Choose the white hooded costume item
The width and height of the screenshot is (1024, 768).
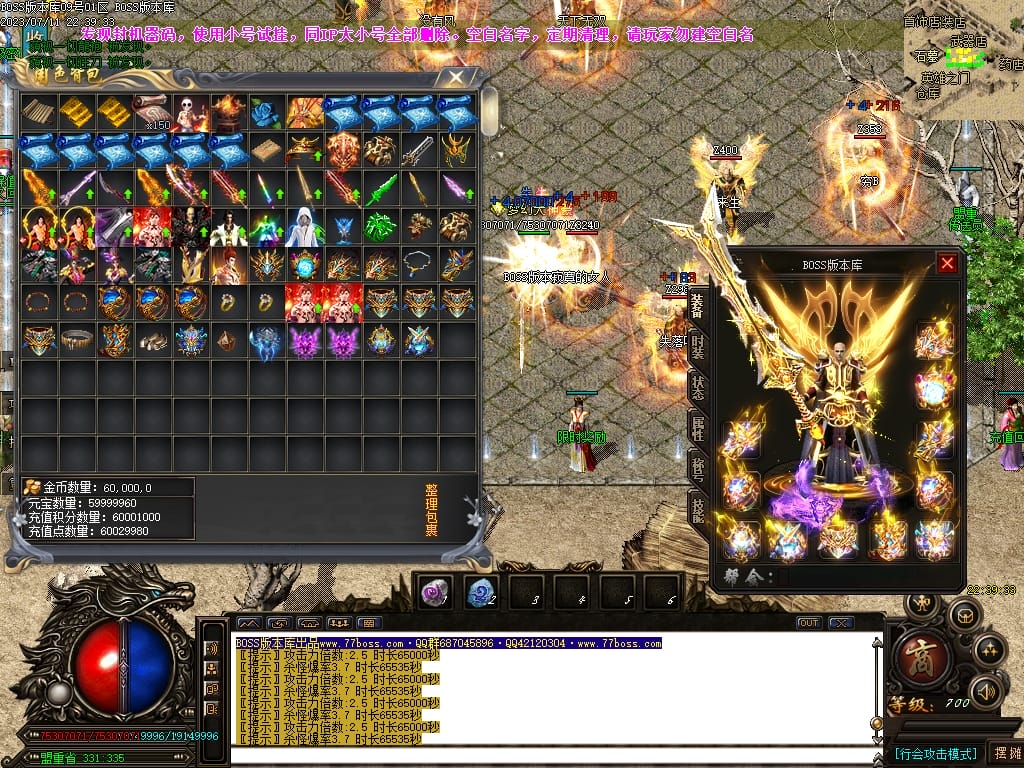pyautogui.click(x=305, y=227)
